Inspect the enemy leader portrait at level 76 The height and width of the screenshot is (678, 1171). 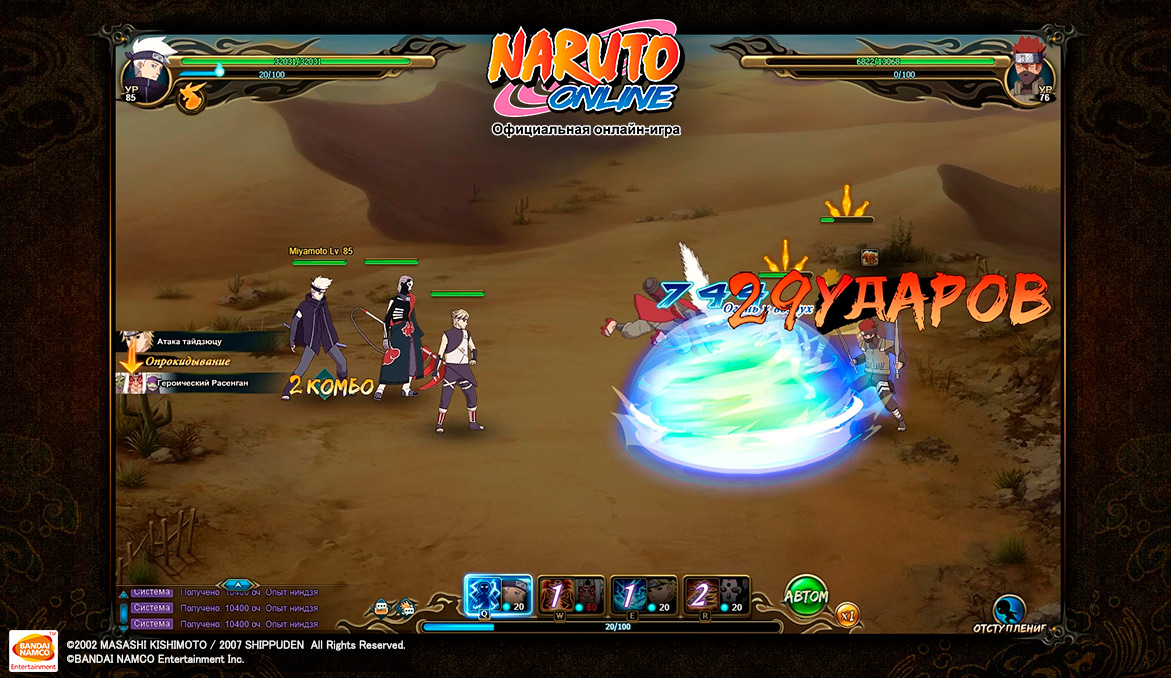click(1029, 68)
